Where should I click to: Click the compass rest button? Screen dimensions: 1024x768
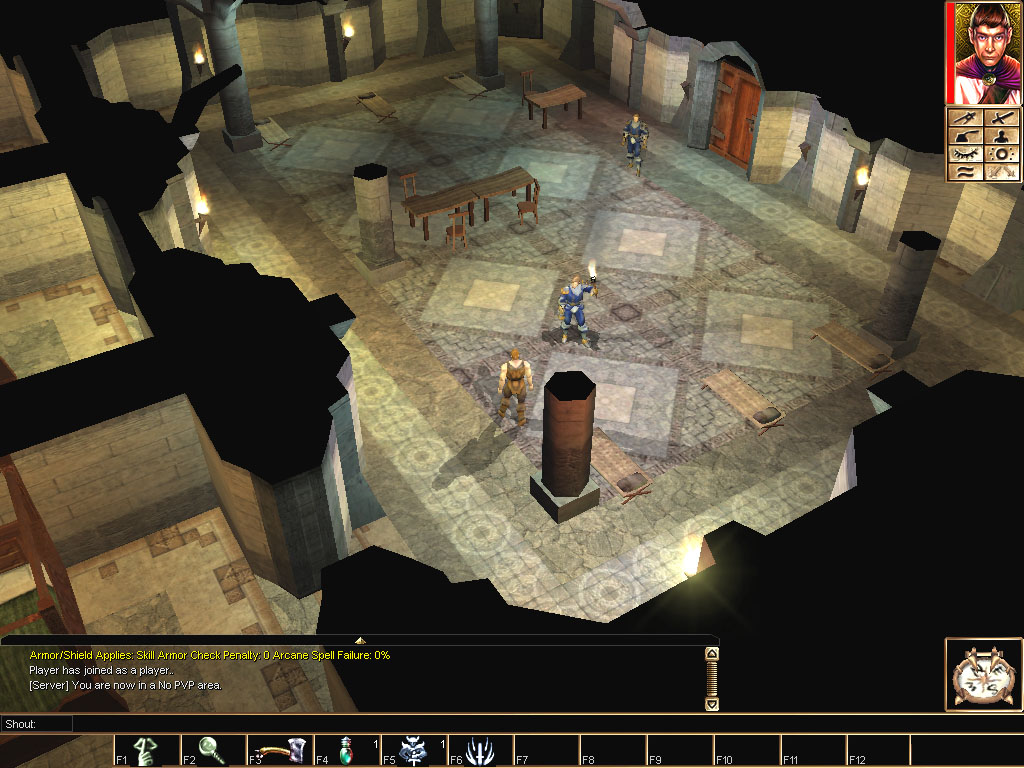[983, 675]
